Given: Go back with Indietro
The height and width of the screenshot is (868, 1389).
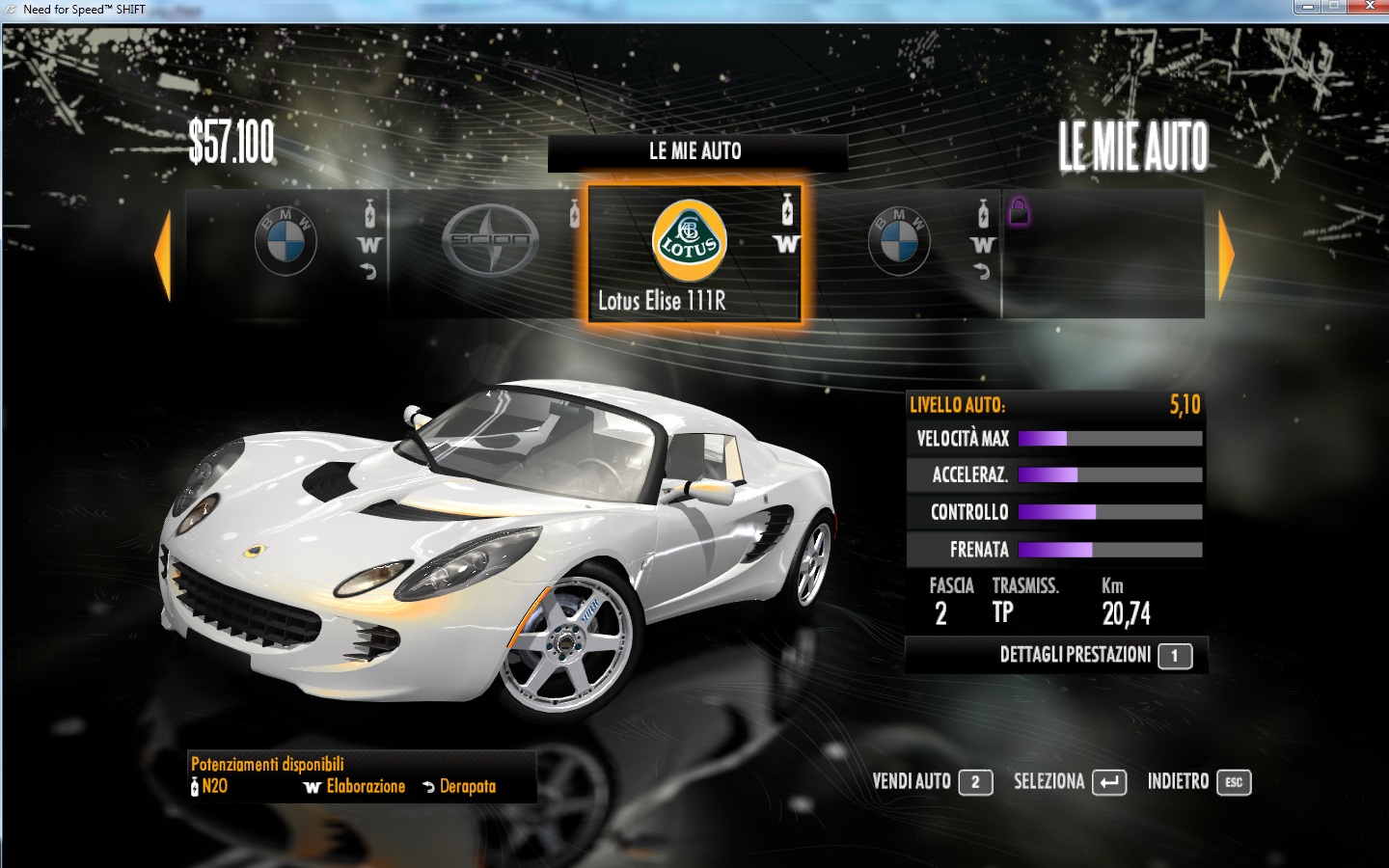Looking at the screenshot, I should (1198, 782).
